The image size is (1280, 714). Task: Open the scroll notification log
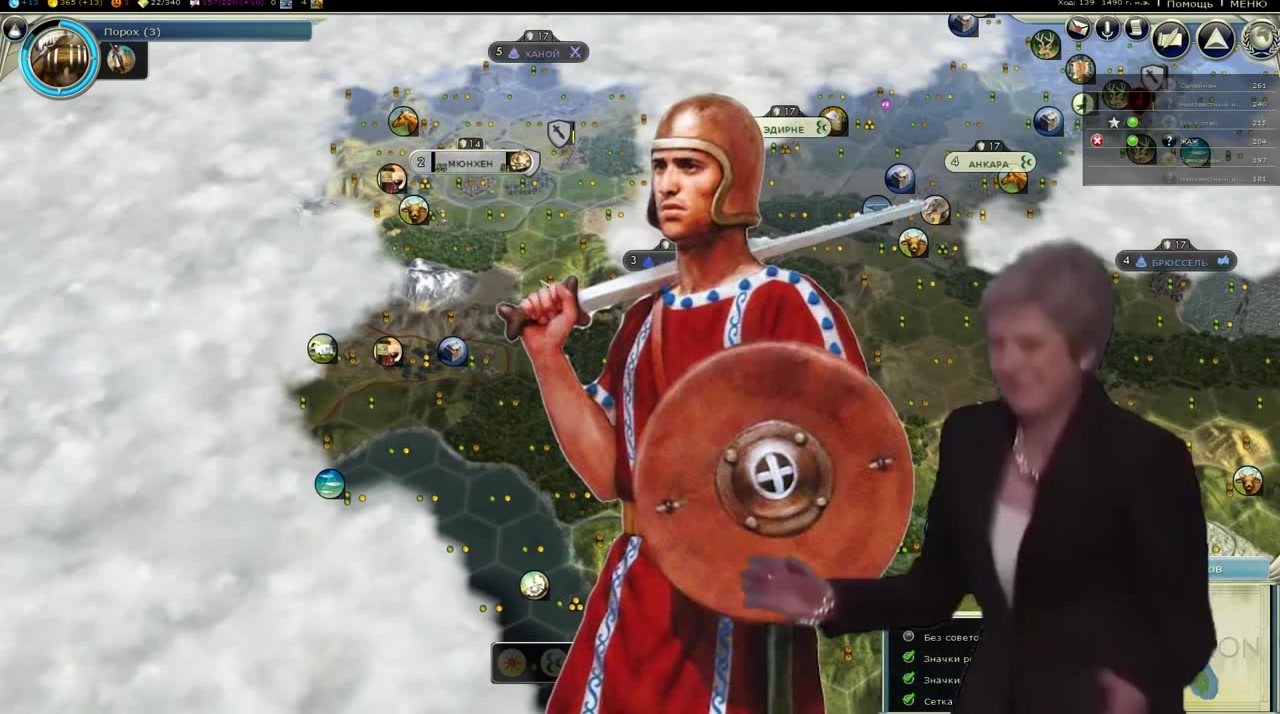pyautogui.click(x=1136, y=29)
